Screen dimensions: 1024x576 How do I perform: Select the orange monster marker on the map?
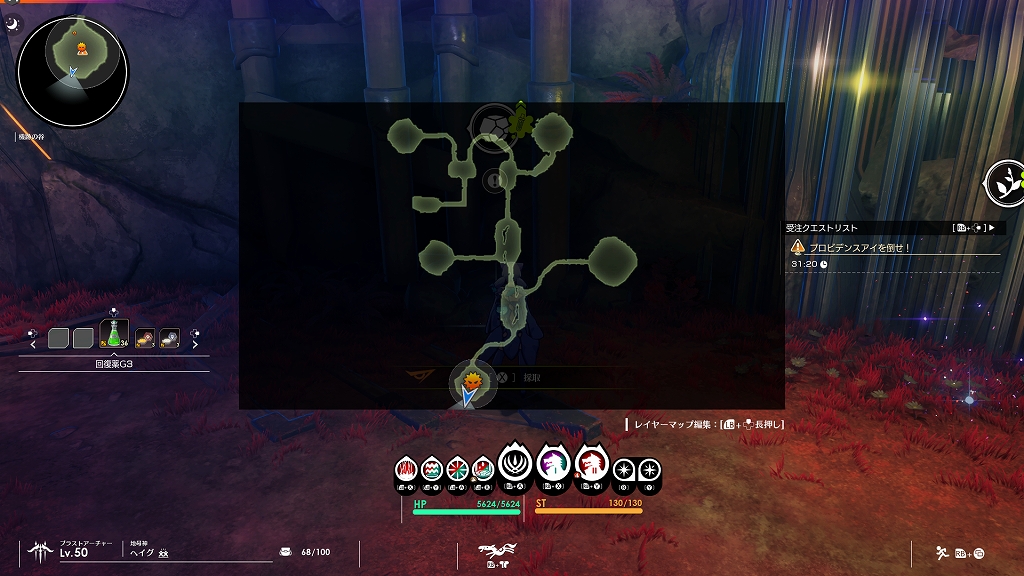tap(472, 380)
